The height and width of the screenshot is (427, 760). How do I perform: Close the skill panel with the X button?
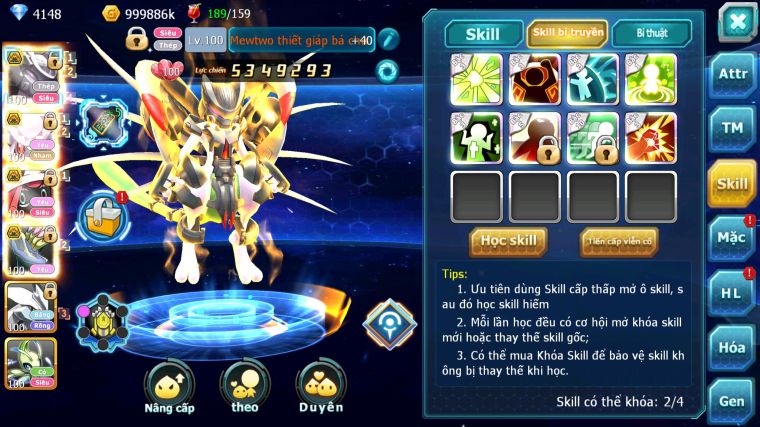click(736, 20)
